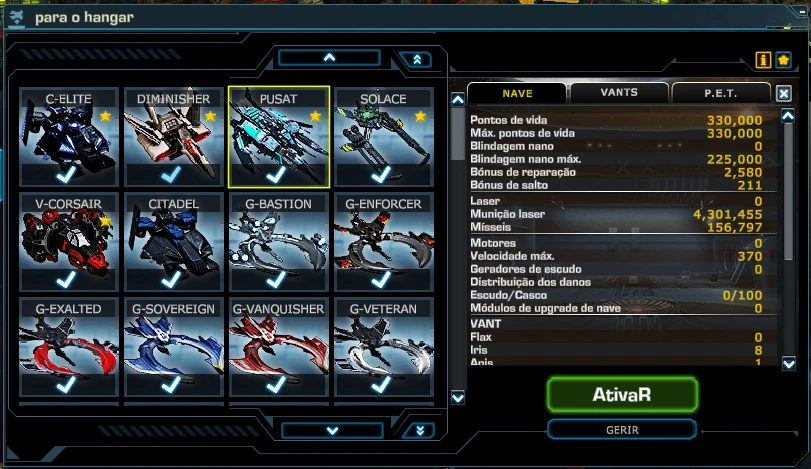This screenshot has height=469, width=811.
Task: Choose the G-Sovereign ship
Action: pyautogui.click(x=172, y=348)
